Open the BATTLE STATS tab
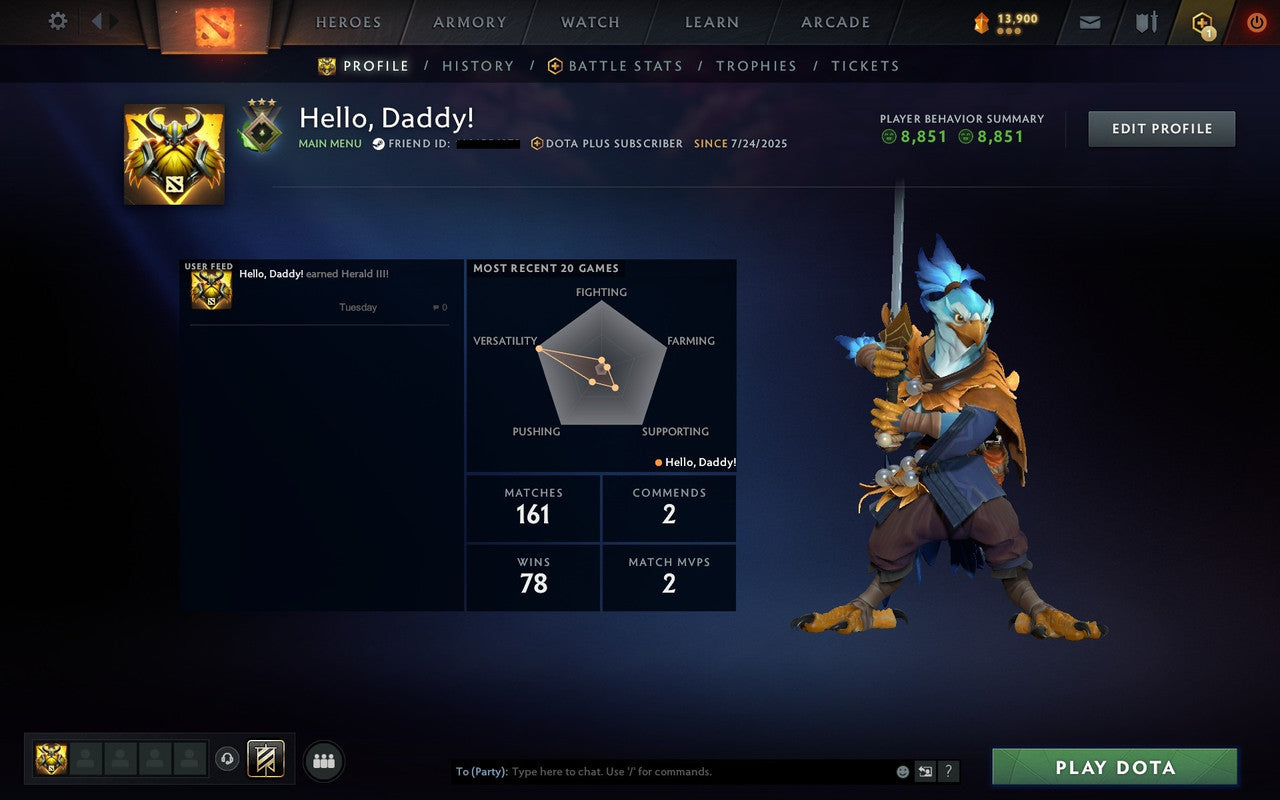1280x800 pixels. [x=624, y=65]
